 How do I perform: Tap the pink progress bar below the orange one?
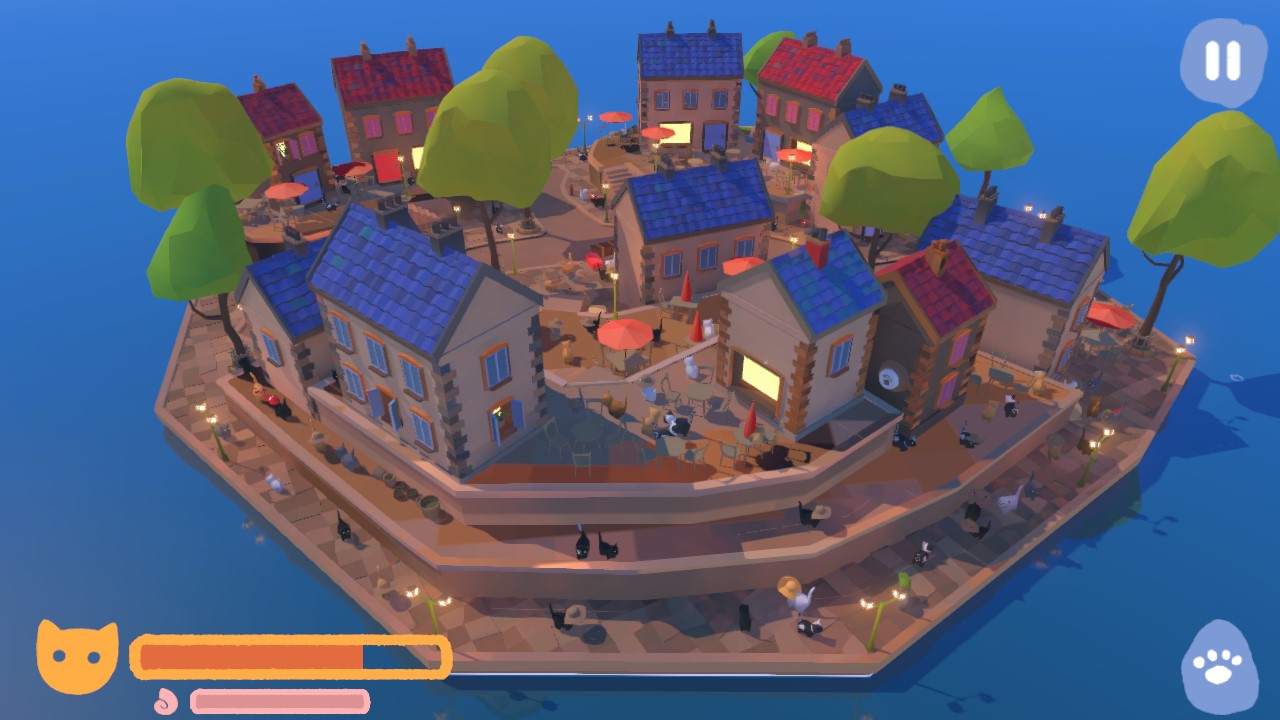(278, 703)
